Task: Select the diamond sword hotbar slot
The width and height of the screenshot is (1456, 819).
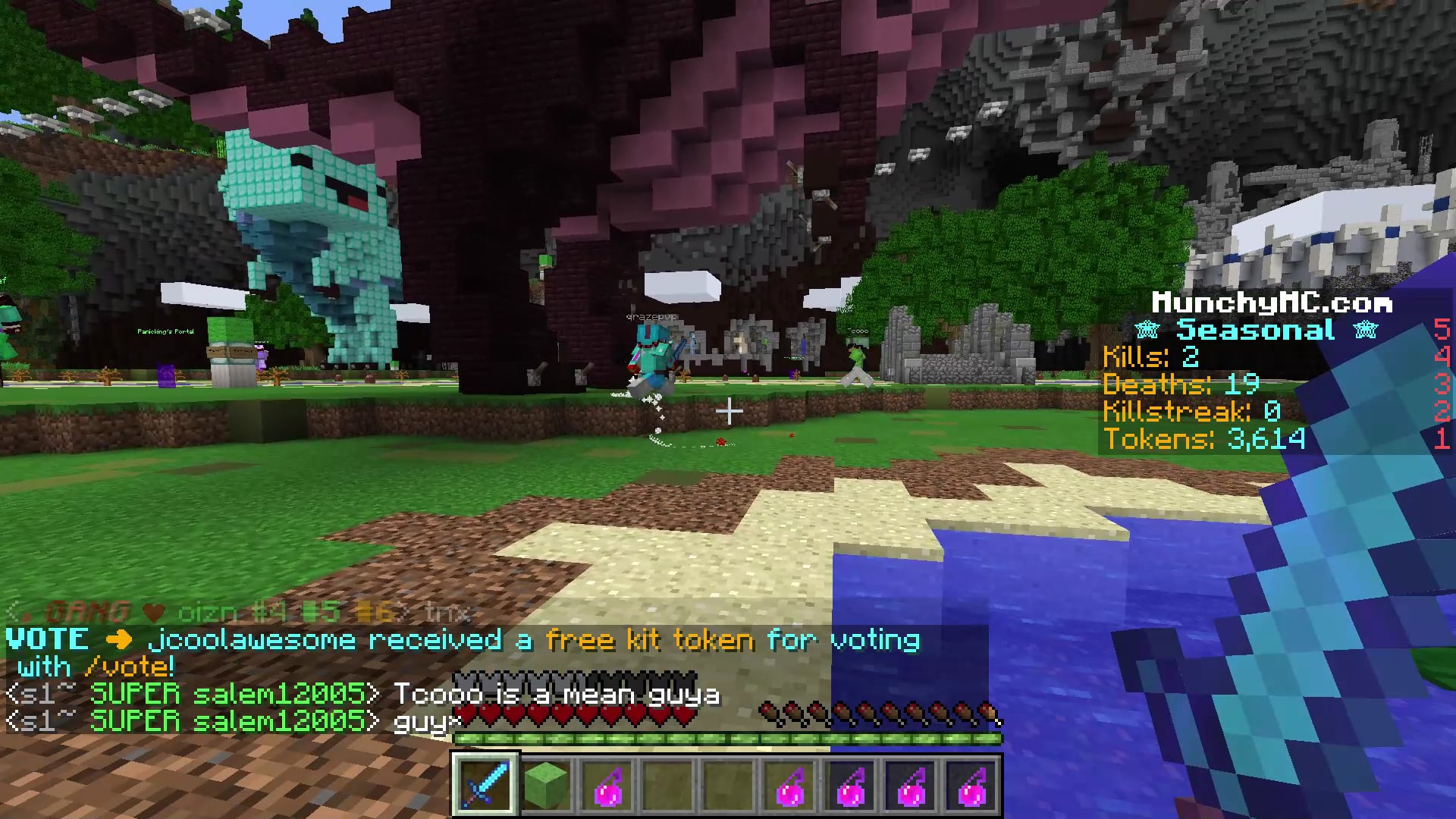Action: pyautogui.click(x=485, y=784)
